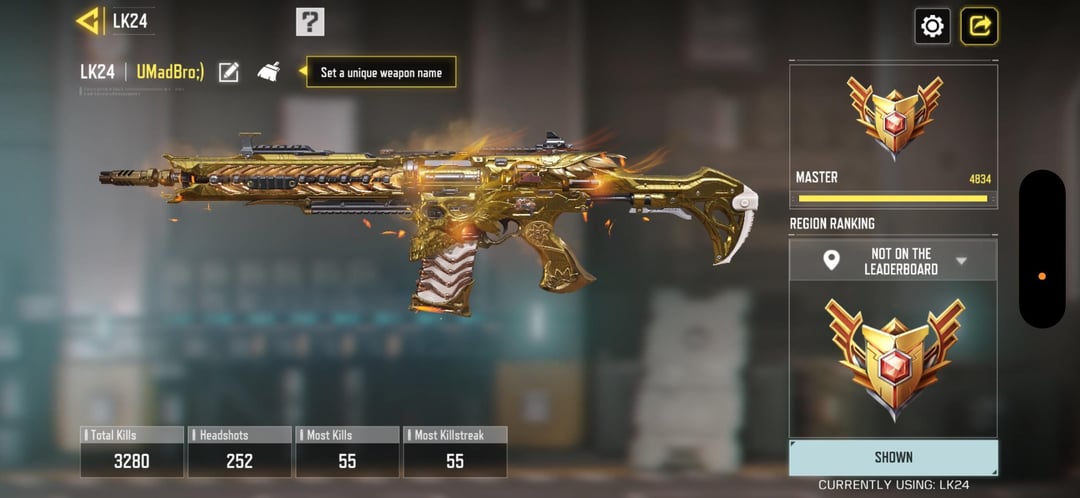This screenshot has height=498, width=1080.
Task: Toggle the SHOWN badge display button
Action: coord(893,457)
